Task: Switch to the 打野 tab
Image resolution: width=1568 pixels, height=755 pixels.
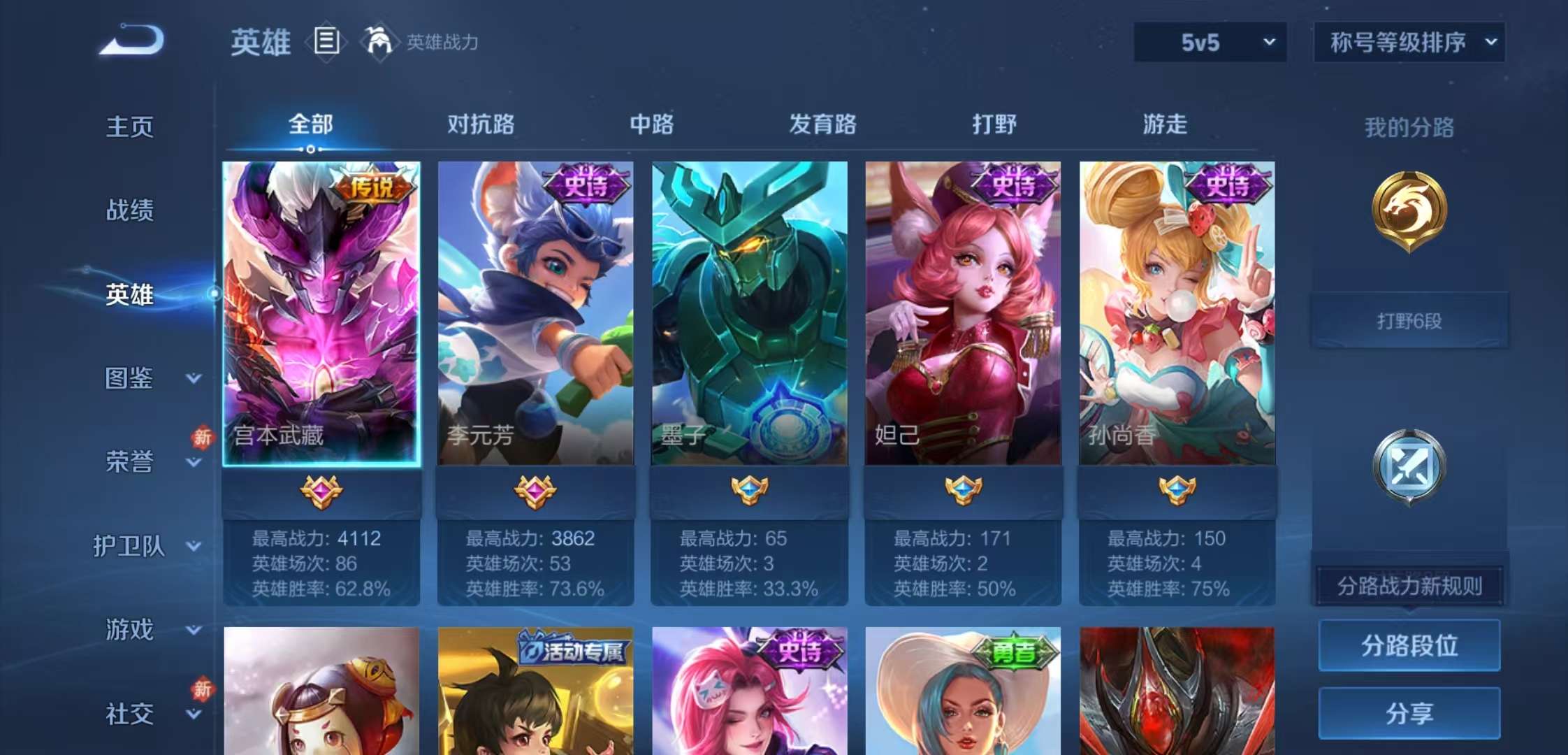Action: click(994, 125)
